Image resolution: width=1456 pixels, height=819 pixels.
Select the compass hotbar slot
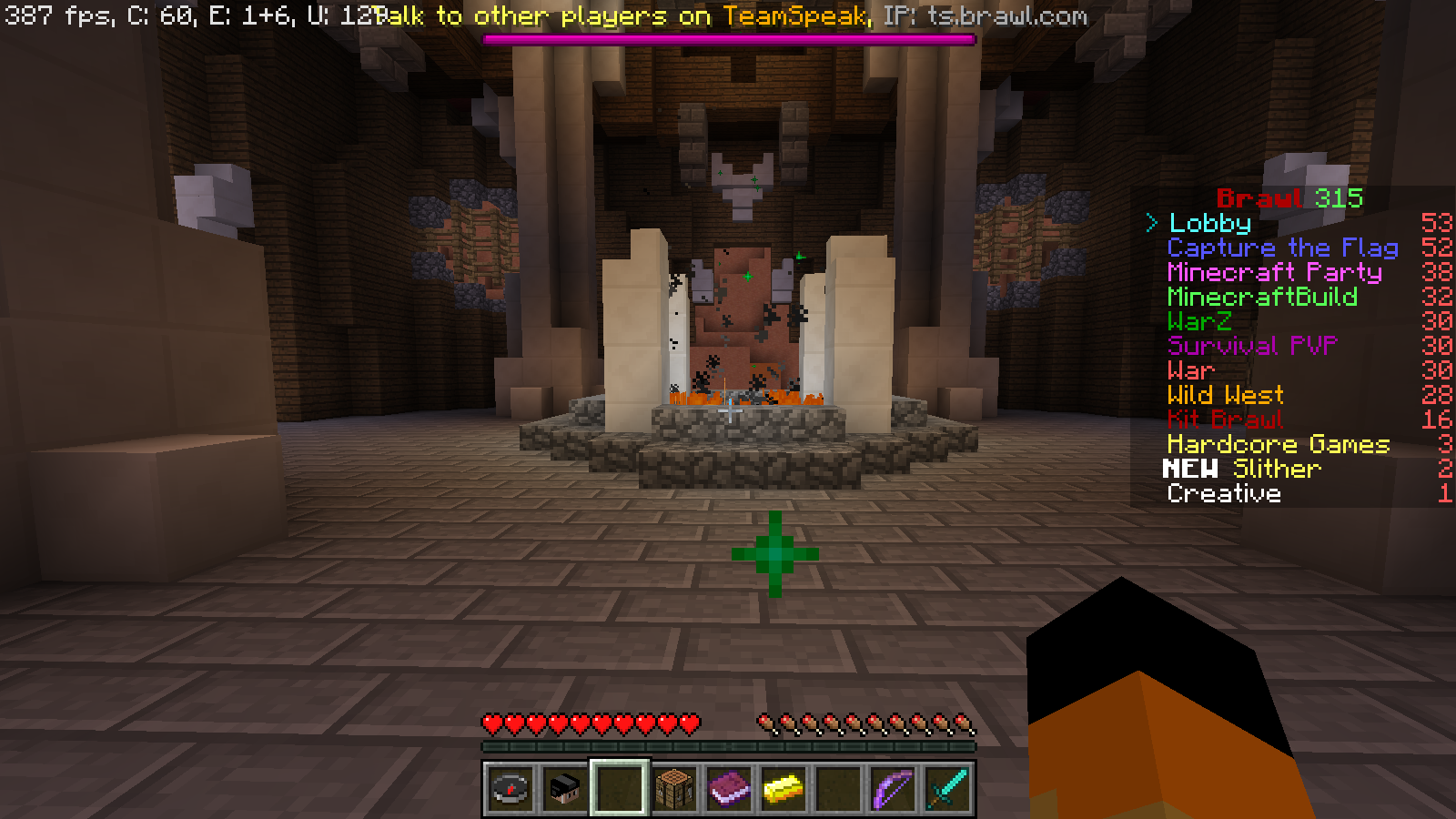(x=511, y=788)
